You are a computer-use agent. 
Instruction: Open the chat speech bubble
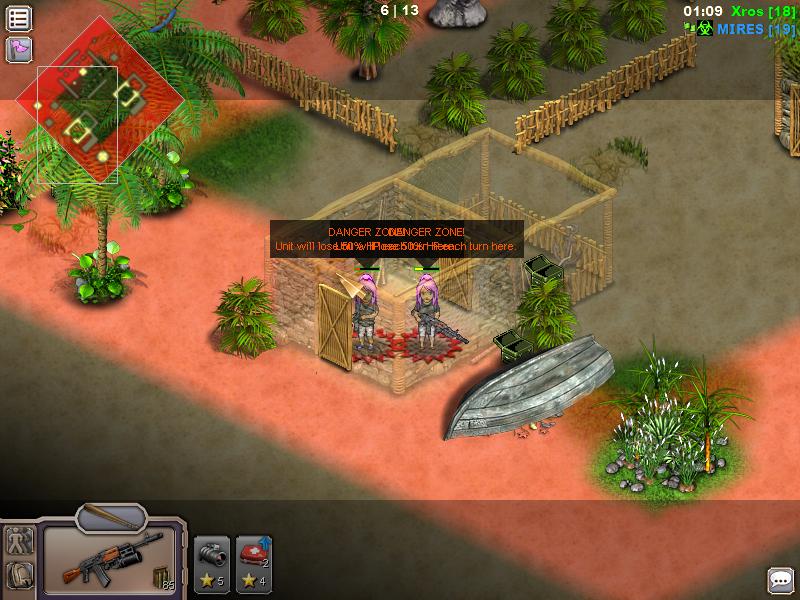(780, 580)
